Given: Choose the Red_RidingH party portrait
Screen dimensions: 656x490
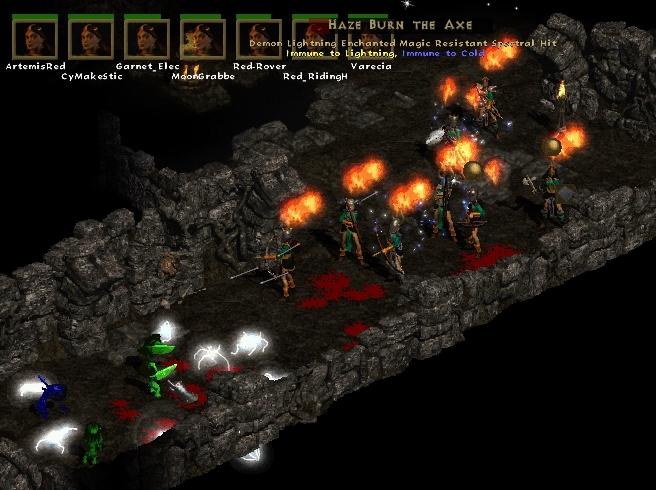Looking at the screenshot, I should pos(314,39).
